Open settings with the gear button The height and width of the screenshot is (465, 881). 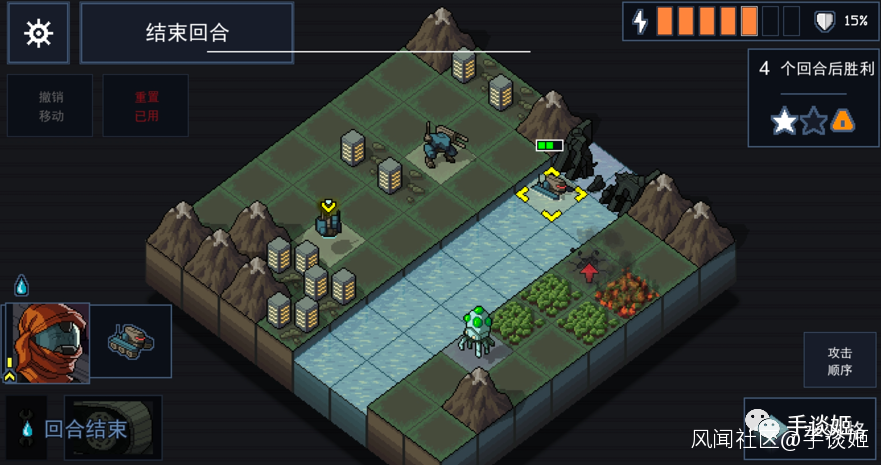[38, 33]
